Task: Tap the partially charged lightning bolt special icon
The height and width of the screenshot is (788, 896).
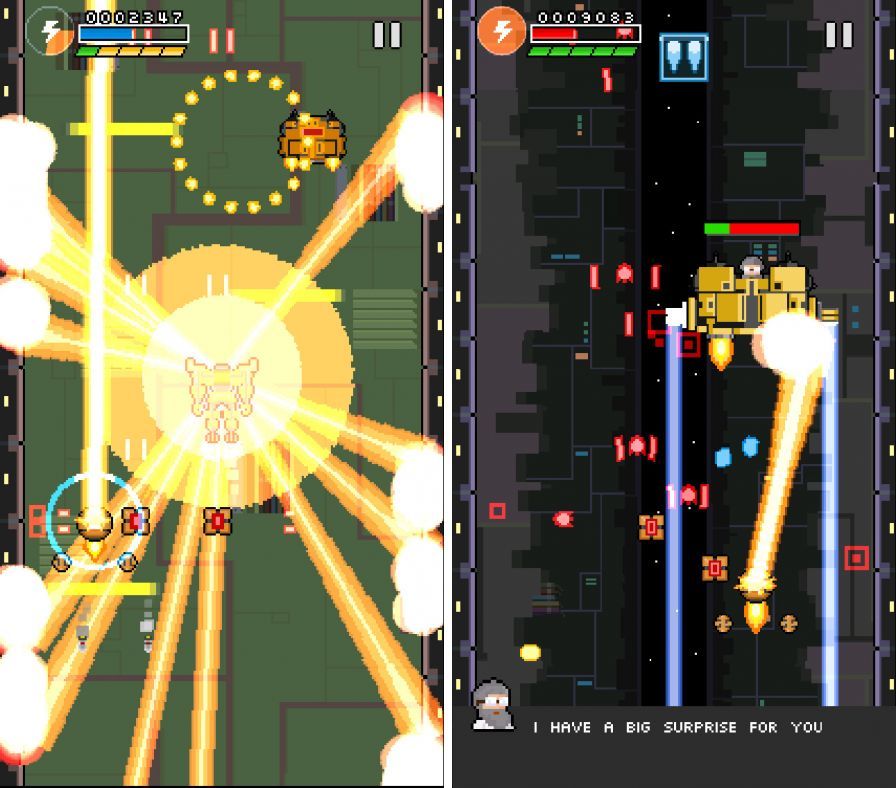Action: pos(49,31)
